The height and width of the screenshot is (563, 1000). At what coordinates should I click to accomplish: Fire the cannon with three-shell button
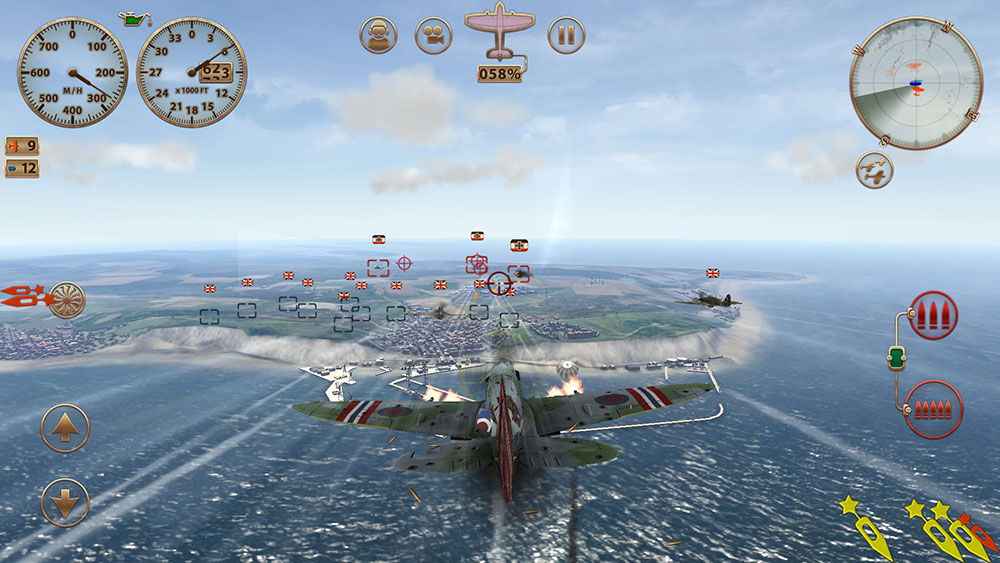coord(934,316)
